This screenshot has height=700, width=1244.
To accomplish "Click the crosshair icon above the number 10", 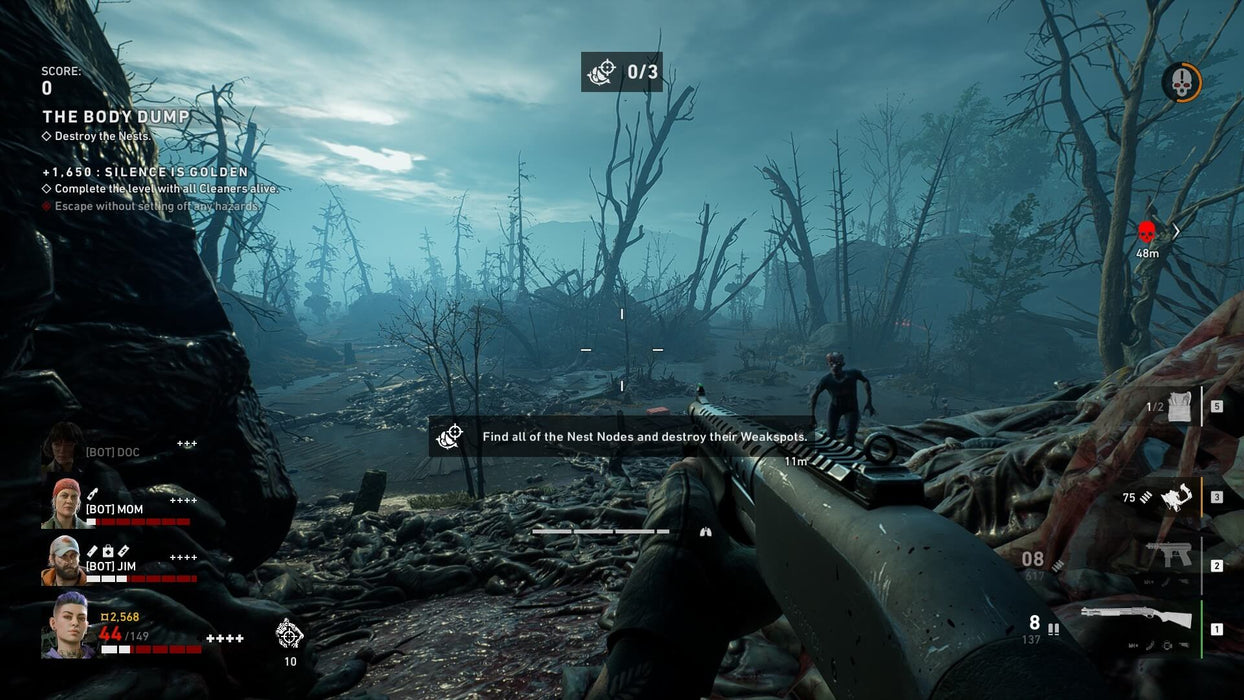I will 289,633.
